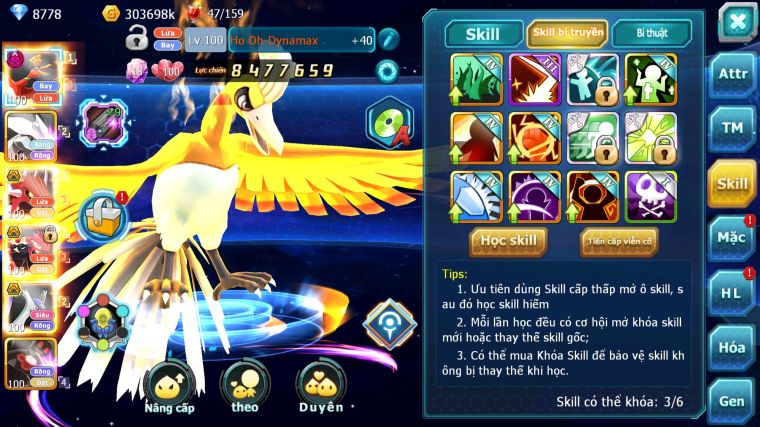Open Tiền cấp viễn cổ

coord(619,241)
